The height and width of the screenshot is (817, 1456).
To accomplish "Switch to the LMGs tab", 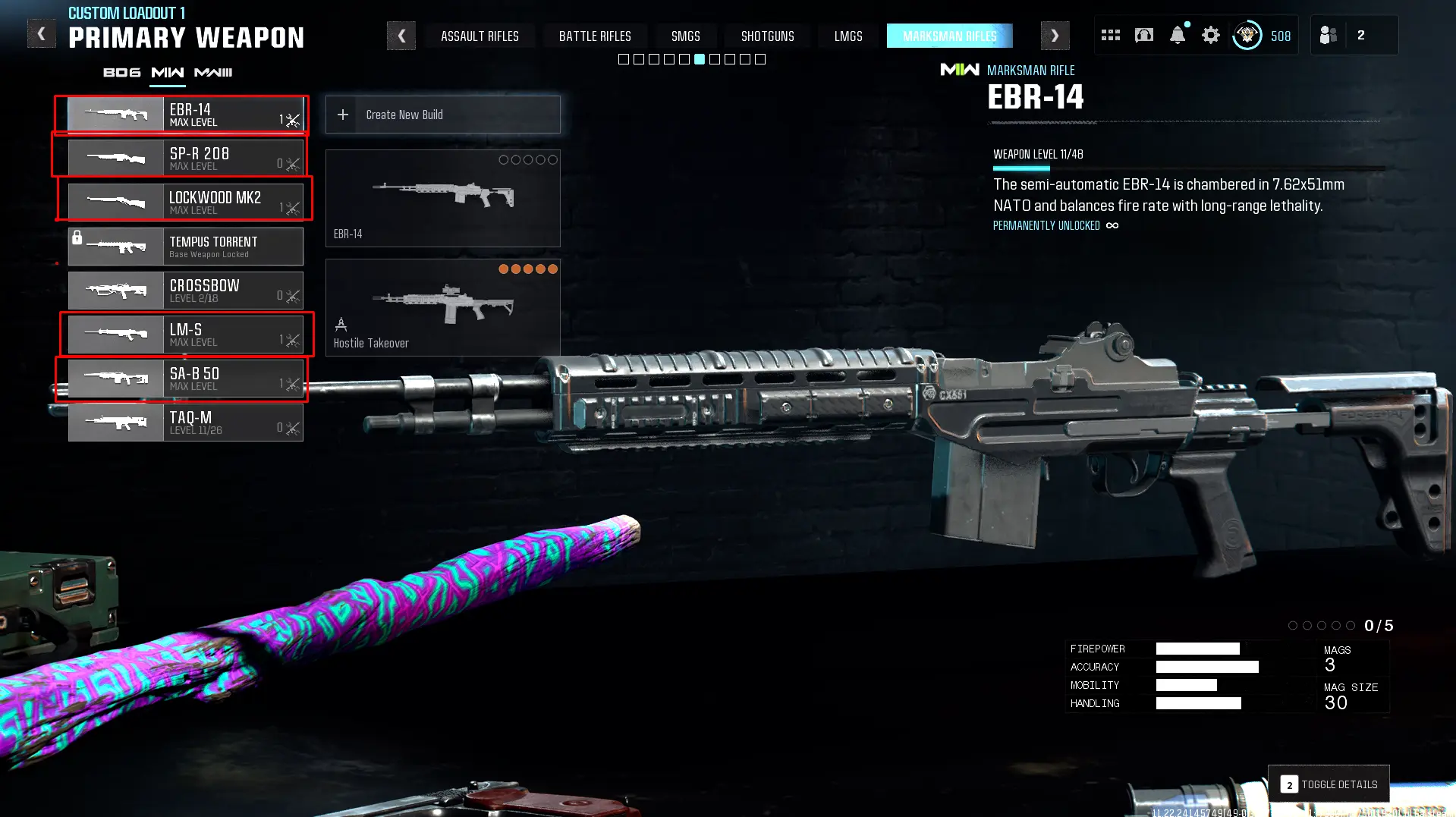I will (848, 36).
